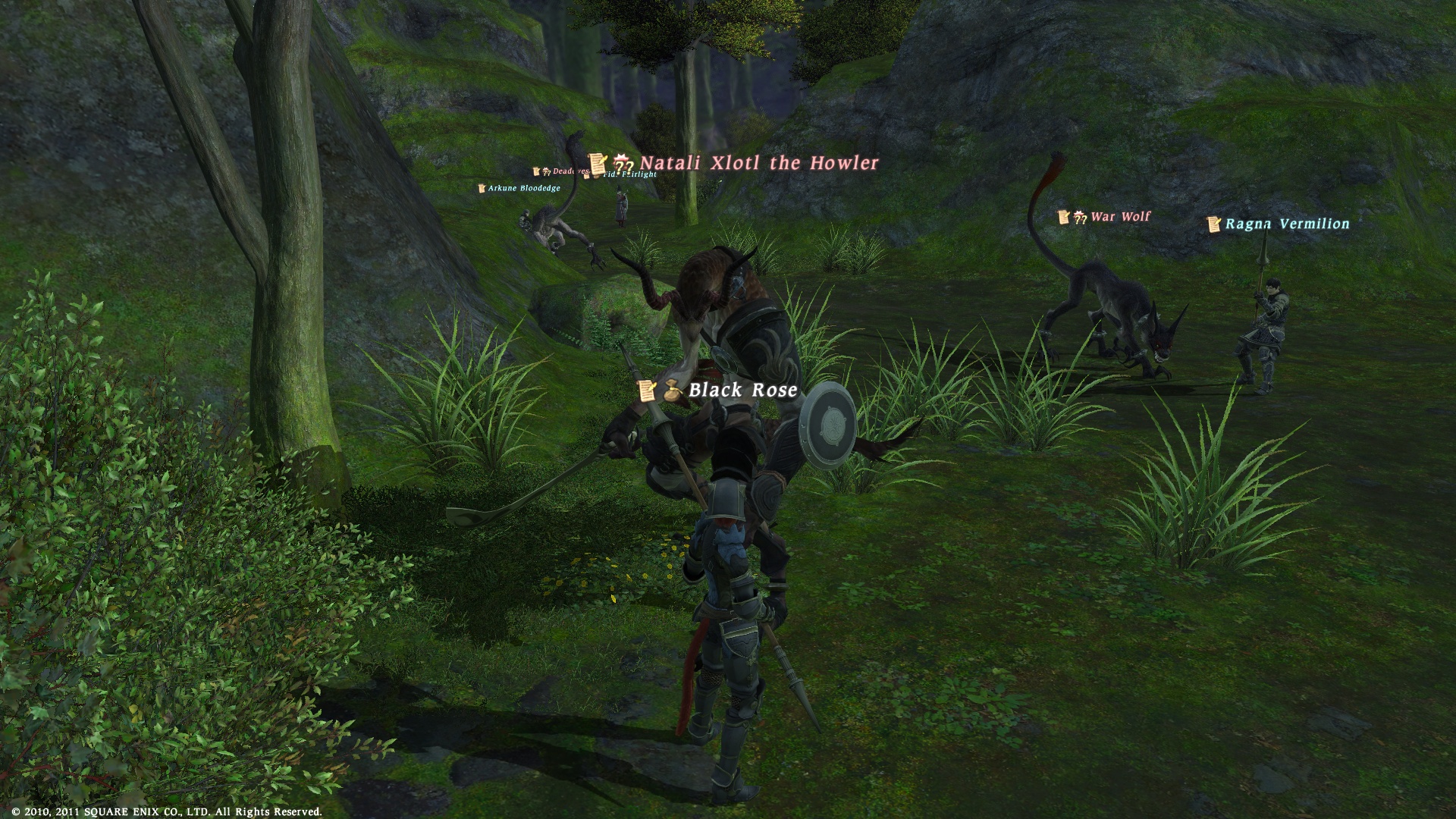Target the War Wolf nameplate

pos(1120,217)
